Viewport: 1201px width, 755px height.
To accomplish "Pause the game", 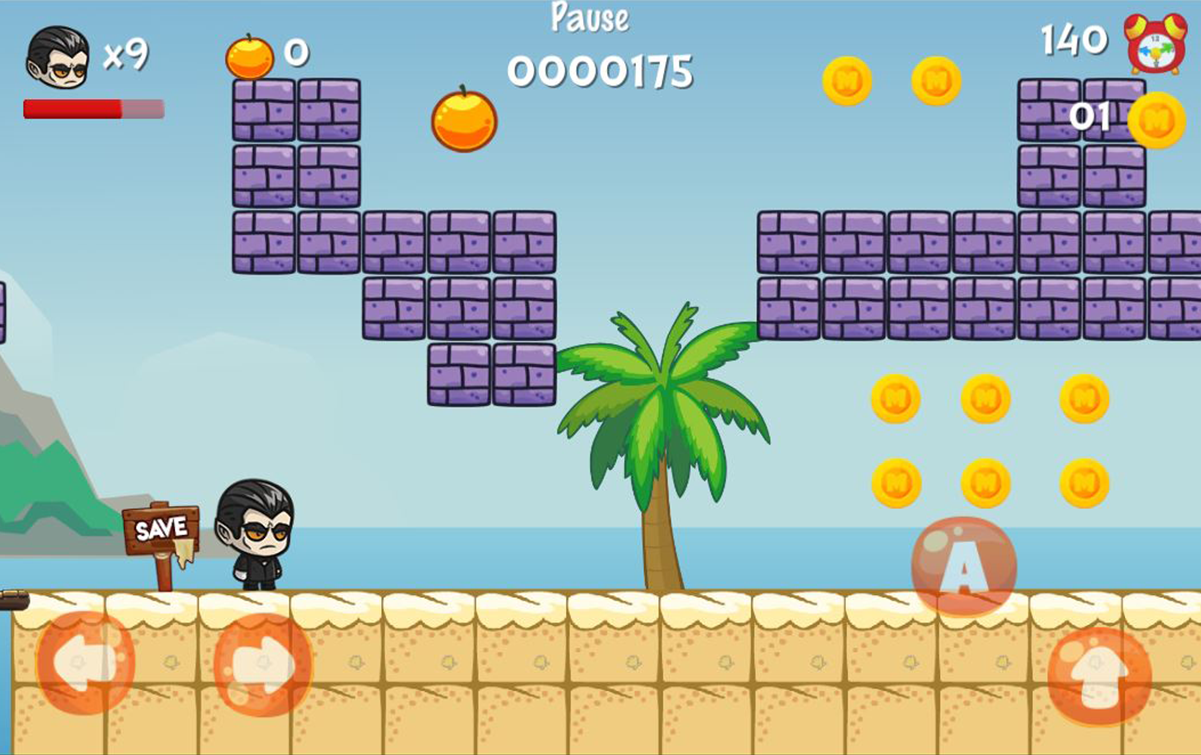I will pyautogui.click(x=590, y=18).
